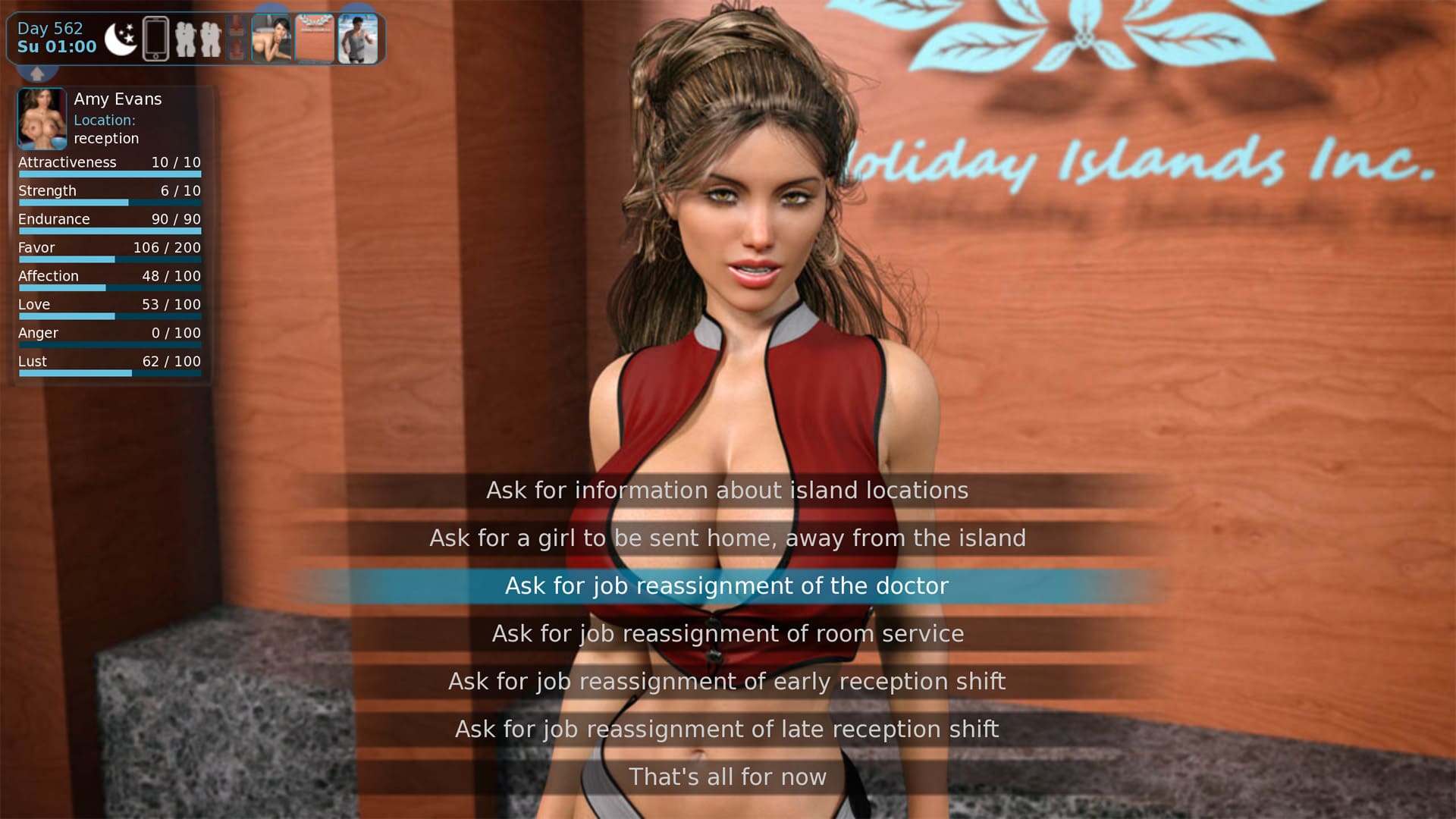Click the man in tank top thumbnail
1456x819 pixels.
tap(357, 39)
